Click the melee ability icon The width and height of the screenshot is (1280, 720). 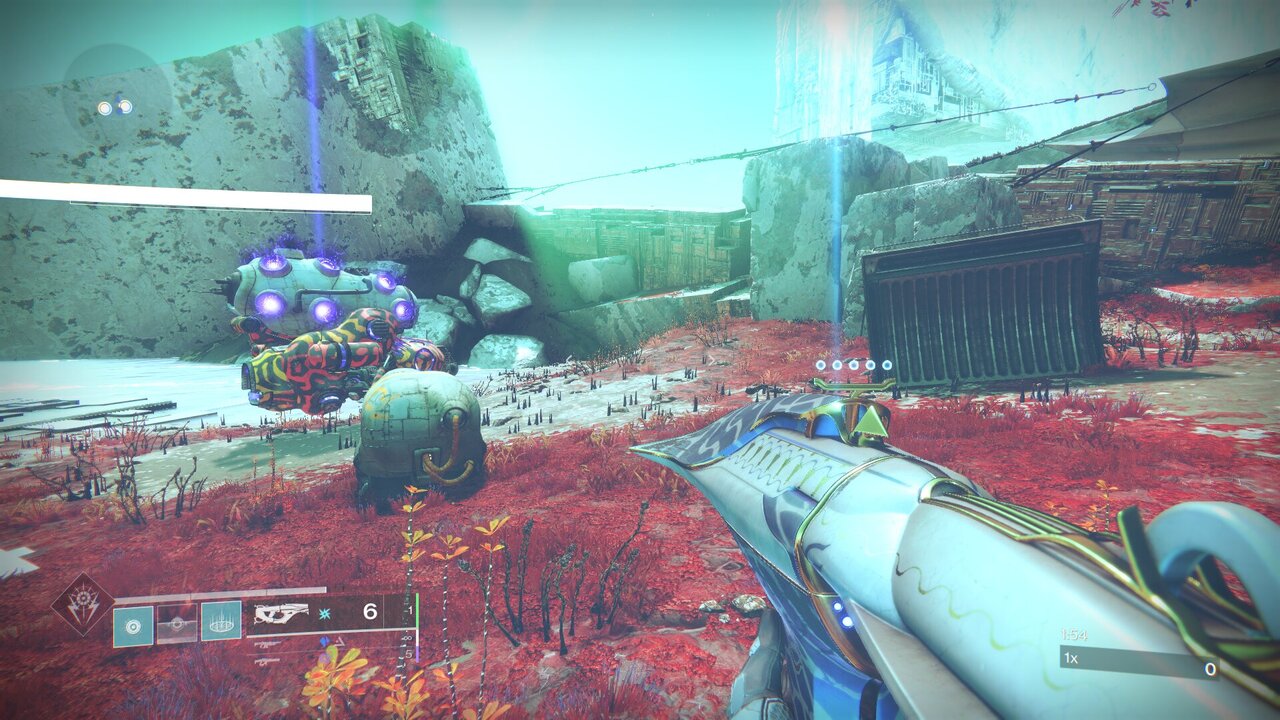point(177,622)
